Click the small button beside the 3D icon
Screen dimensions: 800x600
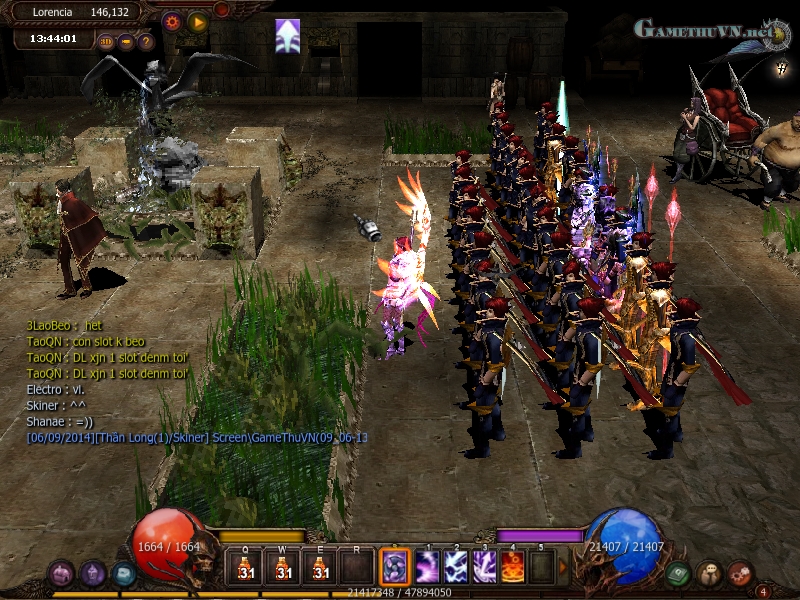(x=126, y=42)
